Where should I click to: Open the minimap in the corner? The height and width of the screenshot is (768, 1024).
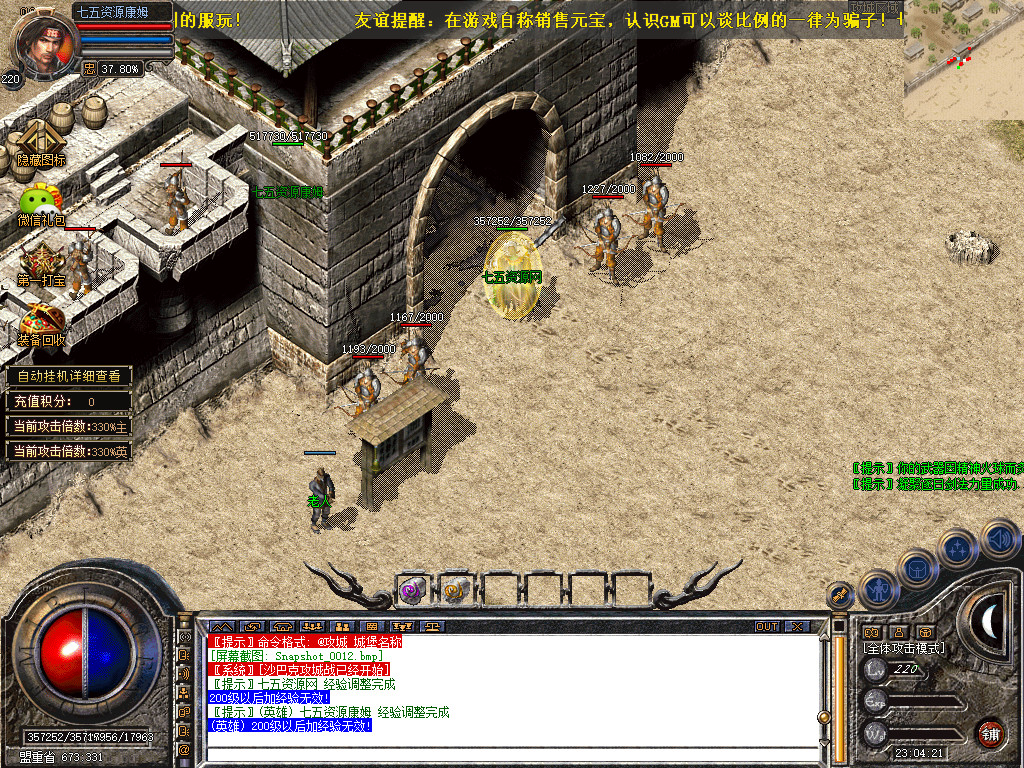coord(963,60)
